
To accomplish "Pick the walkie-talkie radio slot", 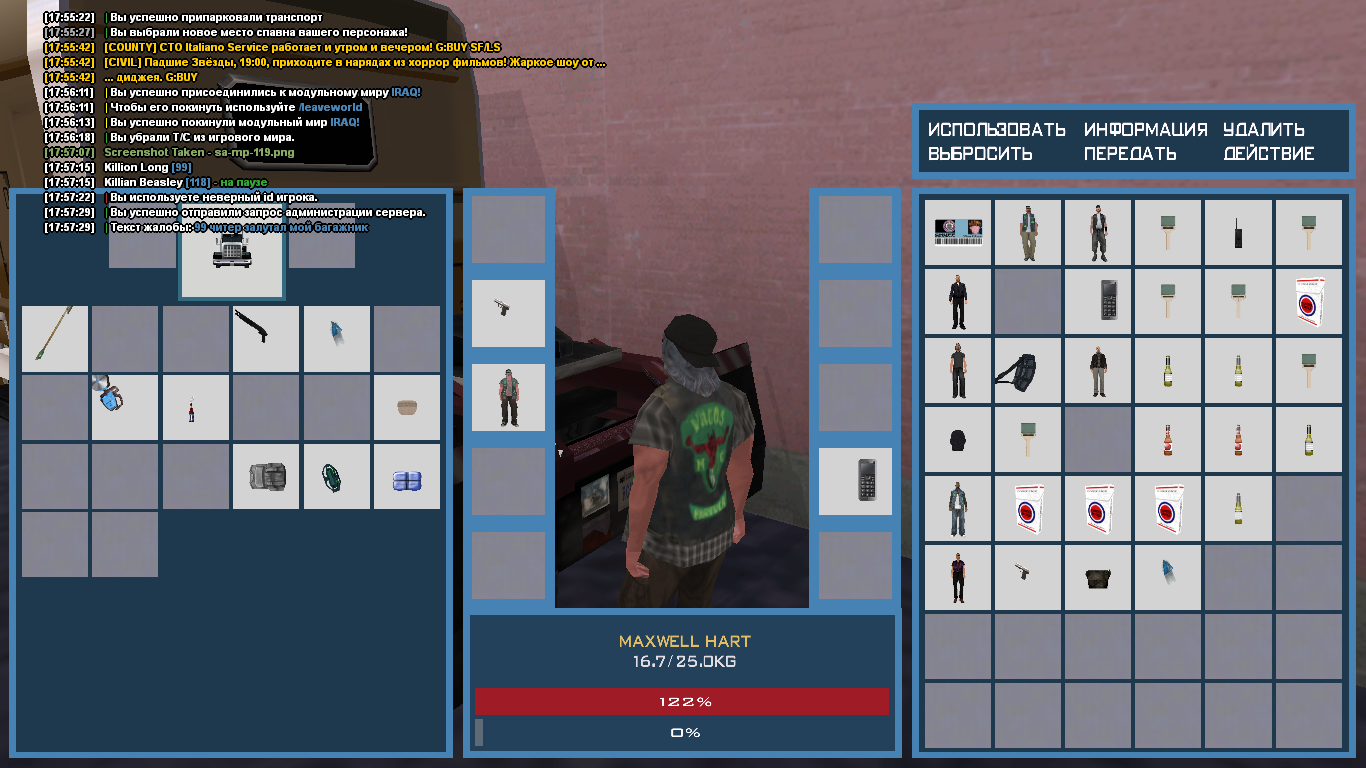I will tap(1238, 232).
